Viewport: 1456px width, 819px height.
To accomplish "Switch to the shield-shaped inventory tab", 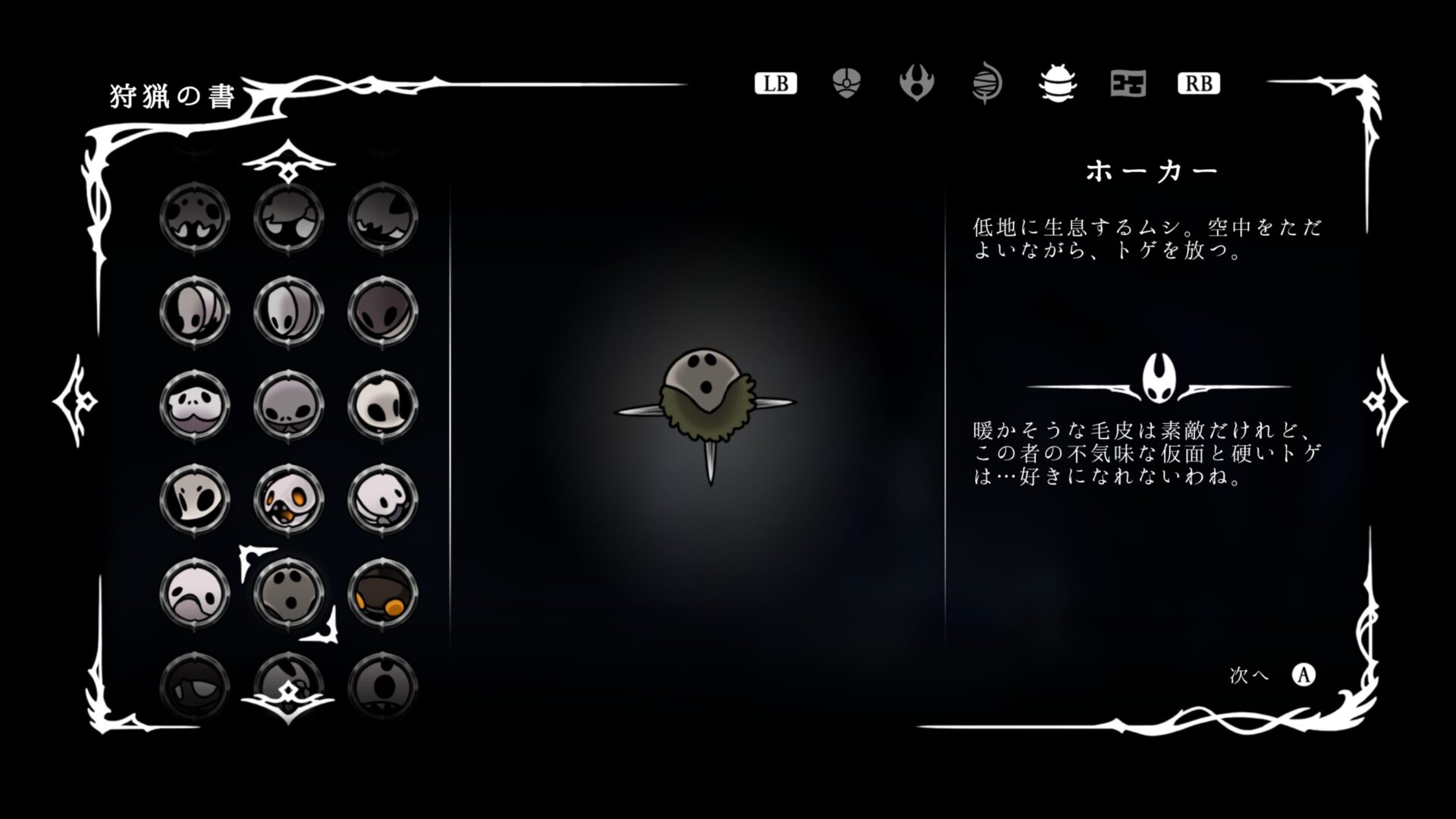I will [844, 83].
